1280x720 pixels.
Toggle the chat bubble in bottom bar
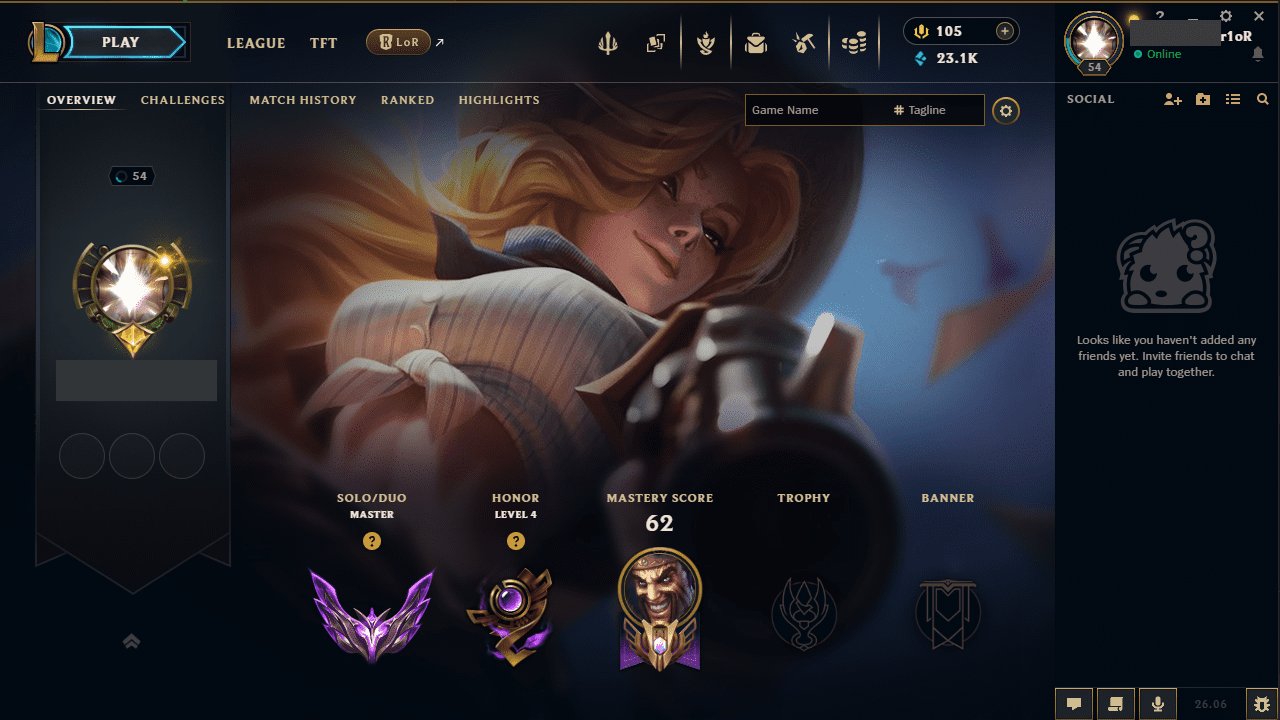click(x=1073, y=703)
